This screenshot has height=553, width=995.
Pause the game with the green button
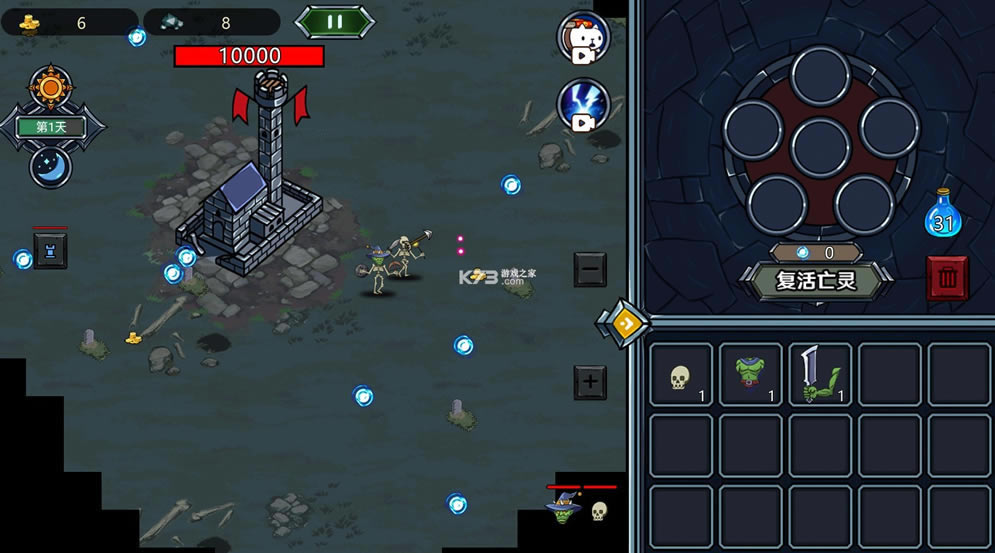click(x=334, y=21)
